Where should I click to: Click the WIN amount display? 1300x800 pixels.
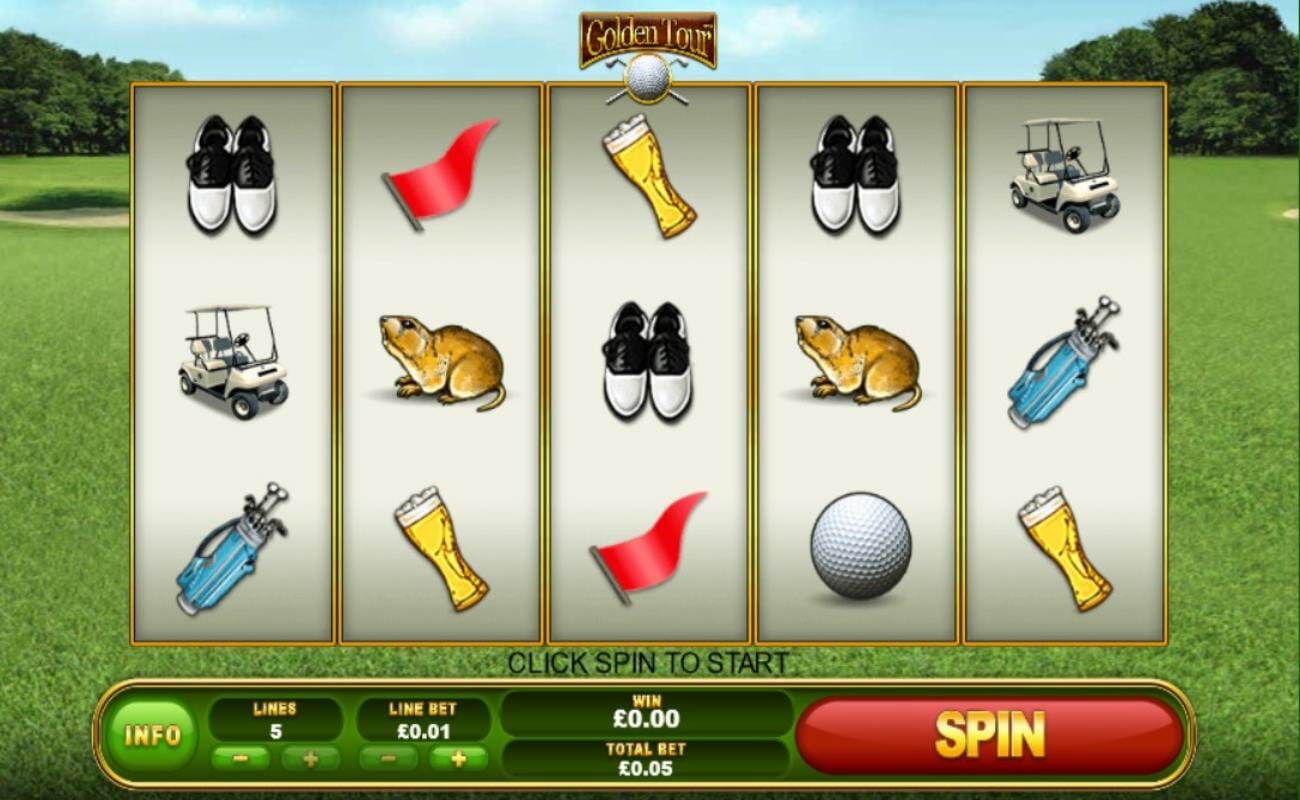pyautogui.click(x=645, y=712)
